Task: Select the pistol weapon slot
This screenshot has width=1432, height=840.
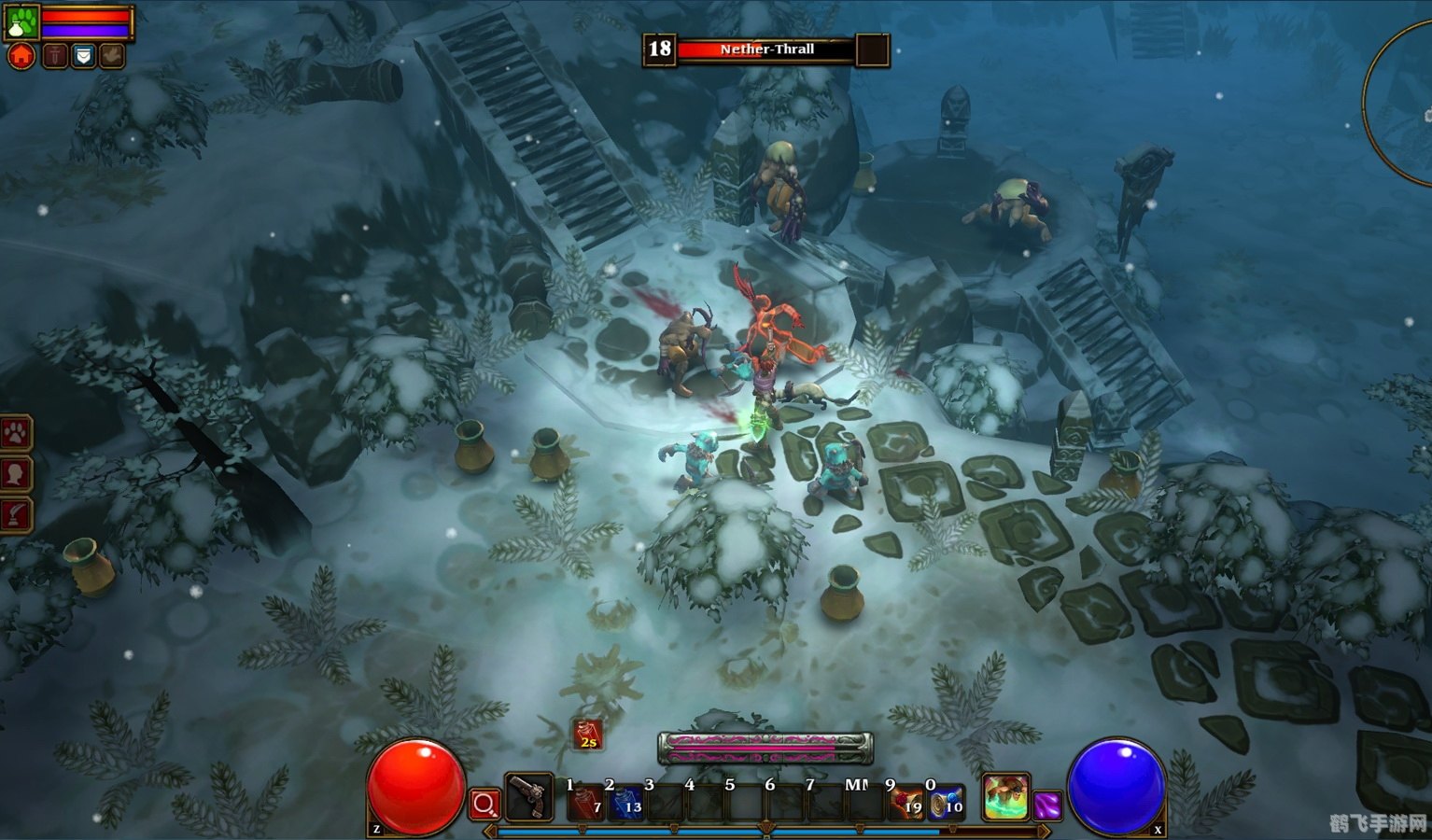Action: coord(529,798)
